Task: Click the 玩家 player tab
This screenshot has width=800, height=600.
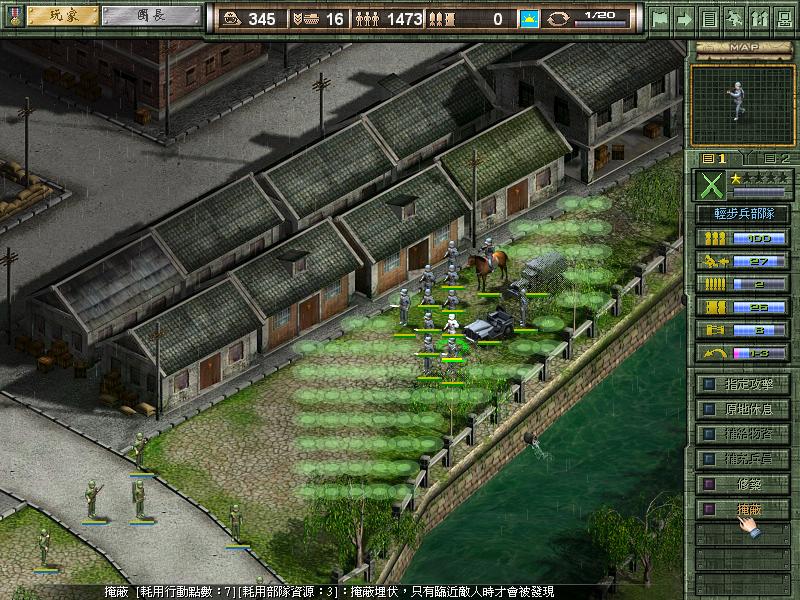Action: pos(62,17)
